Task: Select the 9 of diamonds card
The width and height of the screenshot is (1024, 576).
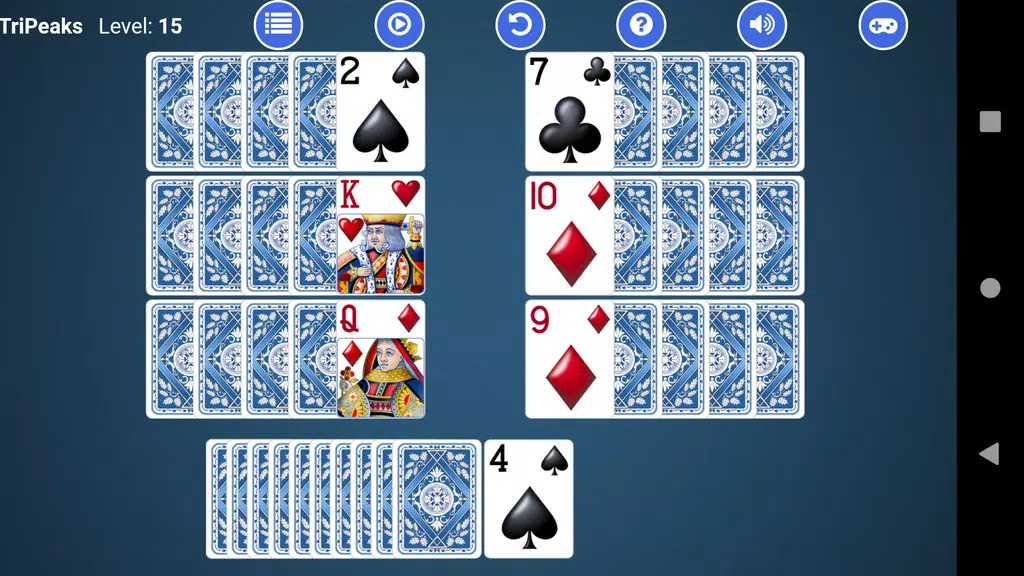Action: click(569, 360)
